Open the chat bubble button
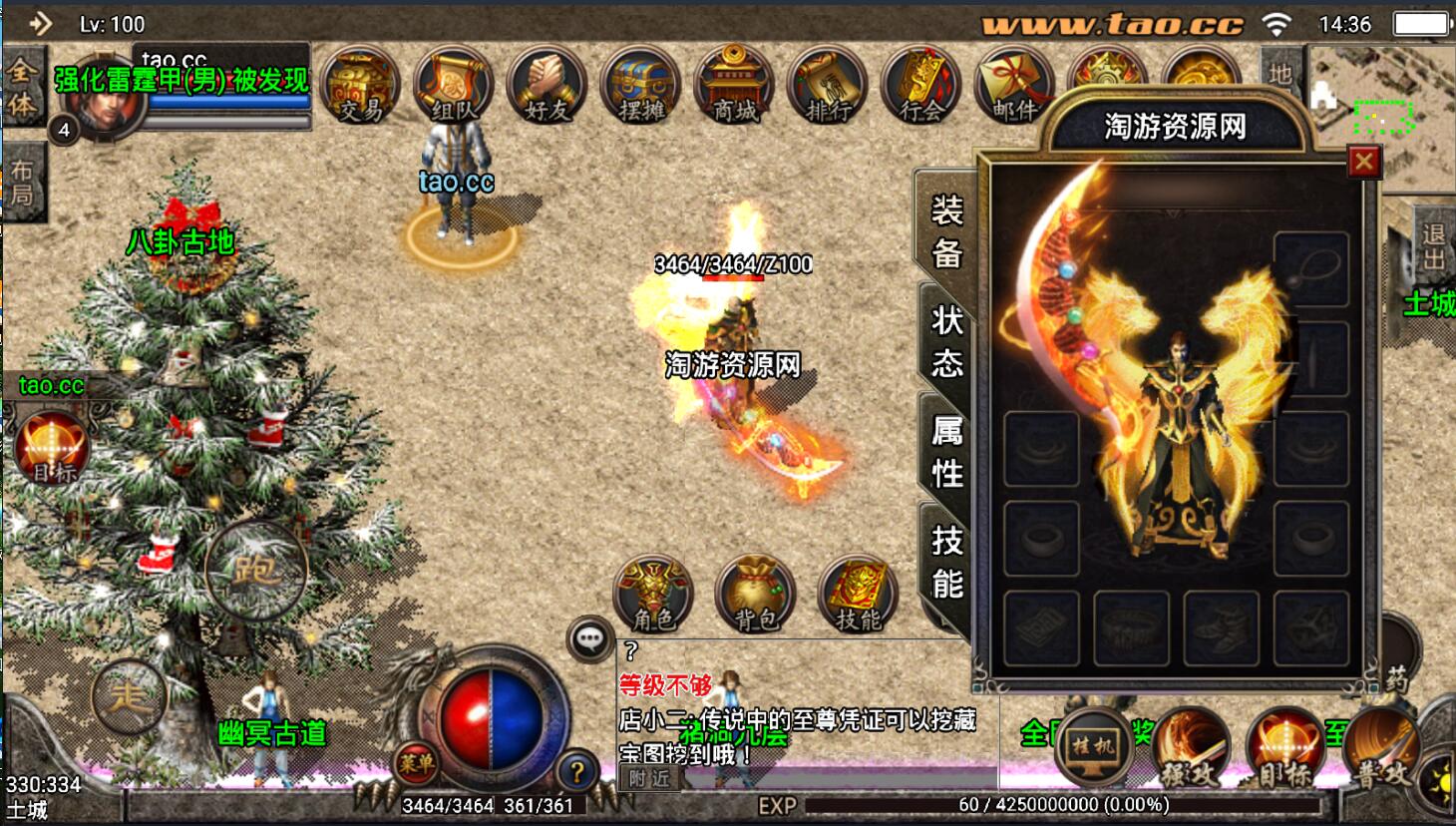This screenshot has width=1456, height=826. [589, 638]
